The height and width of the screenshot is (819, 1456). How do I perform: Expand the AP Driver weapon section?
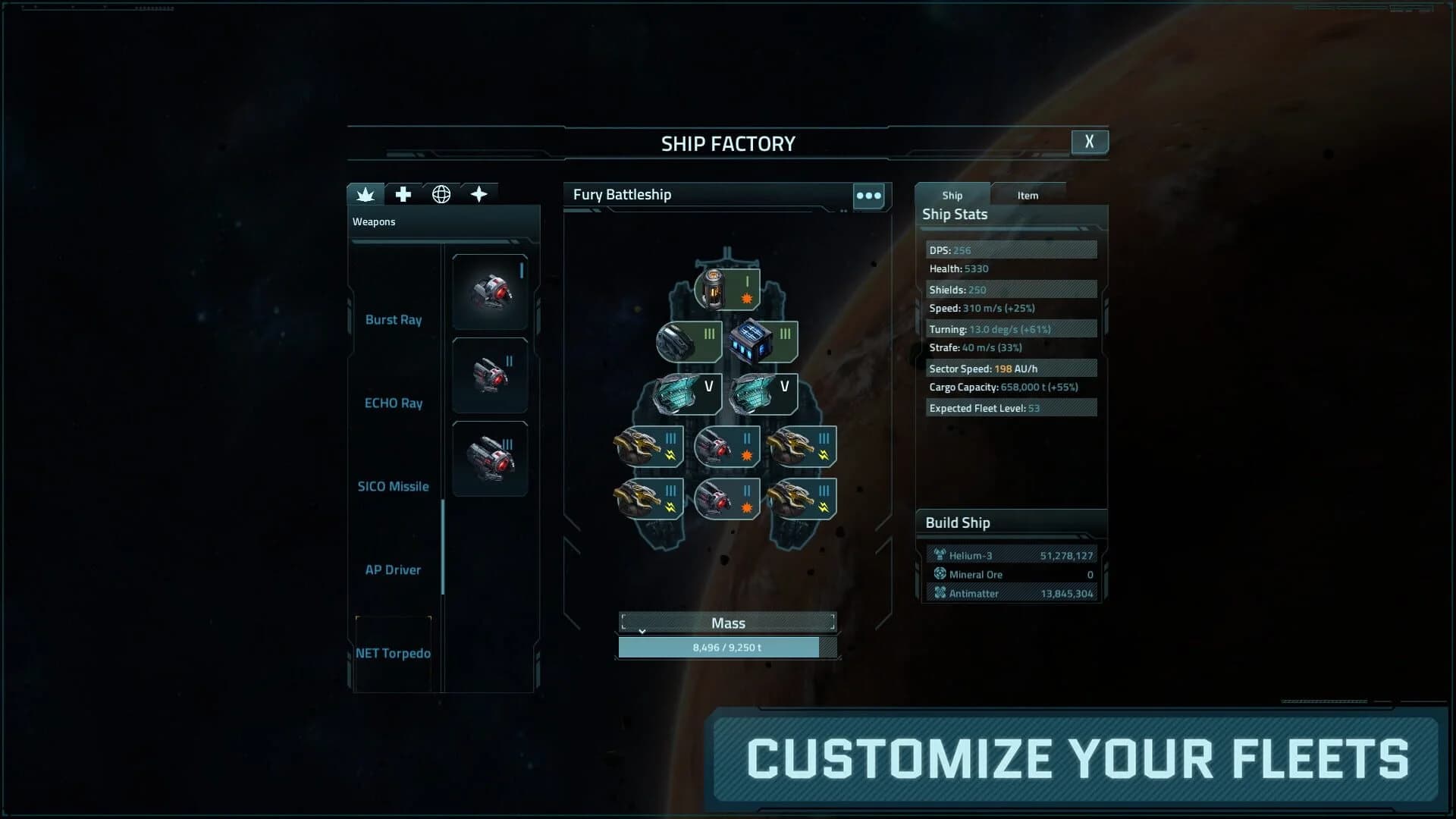(394, 570)
